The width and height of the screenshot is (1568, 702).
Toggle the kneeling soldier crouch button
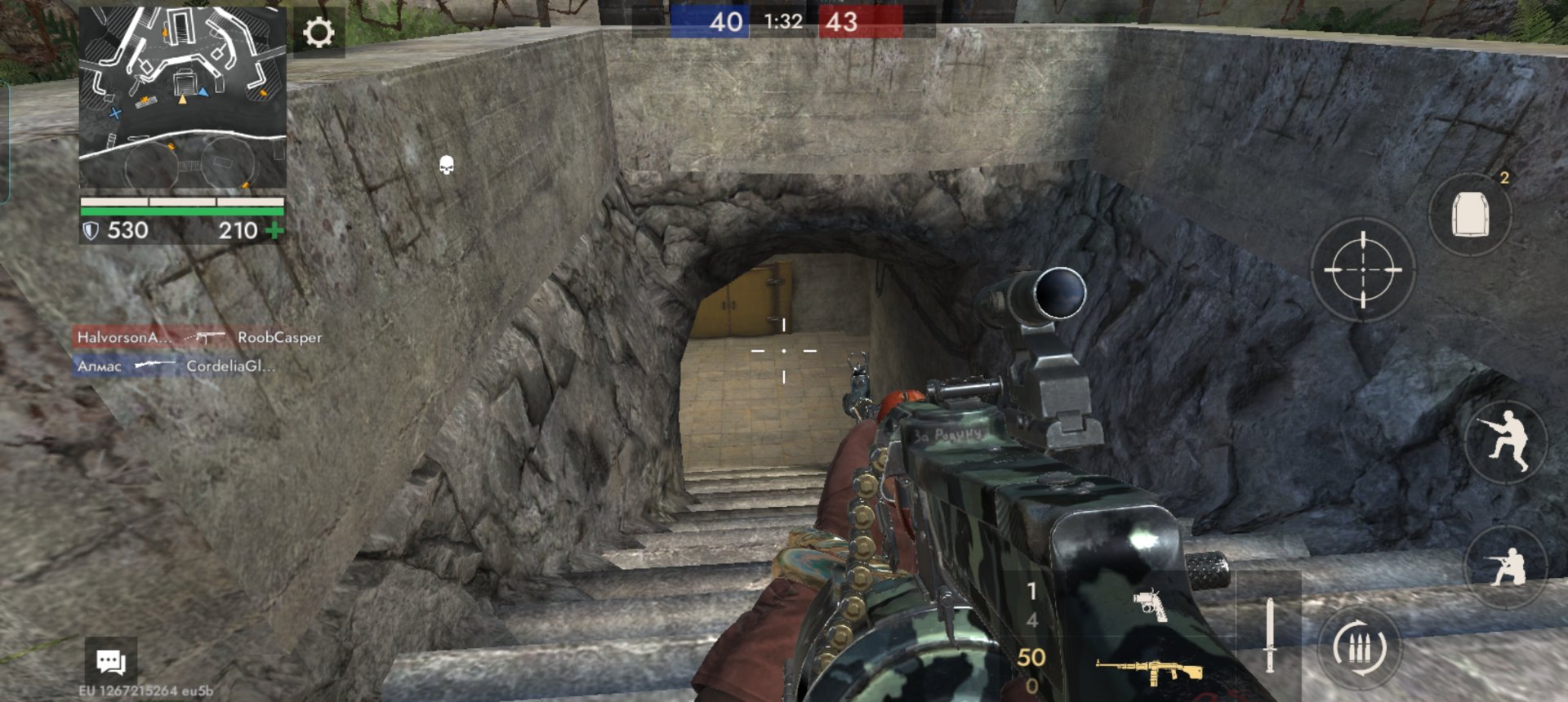(x=1507, y=565)
